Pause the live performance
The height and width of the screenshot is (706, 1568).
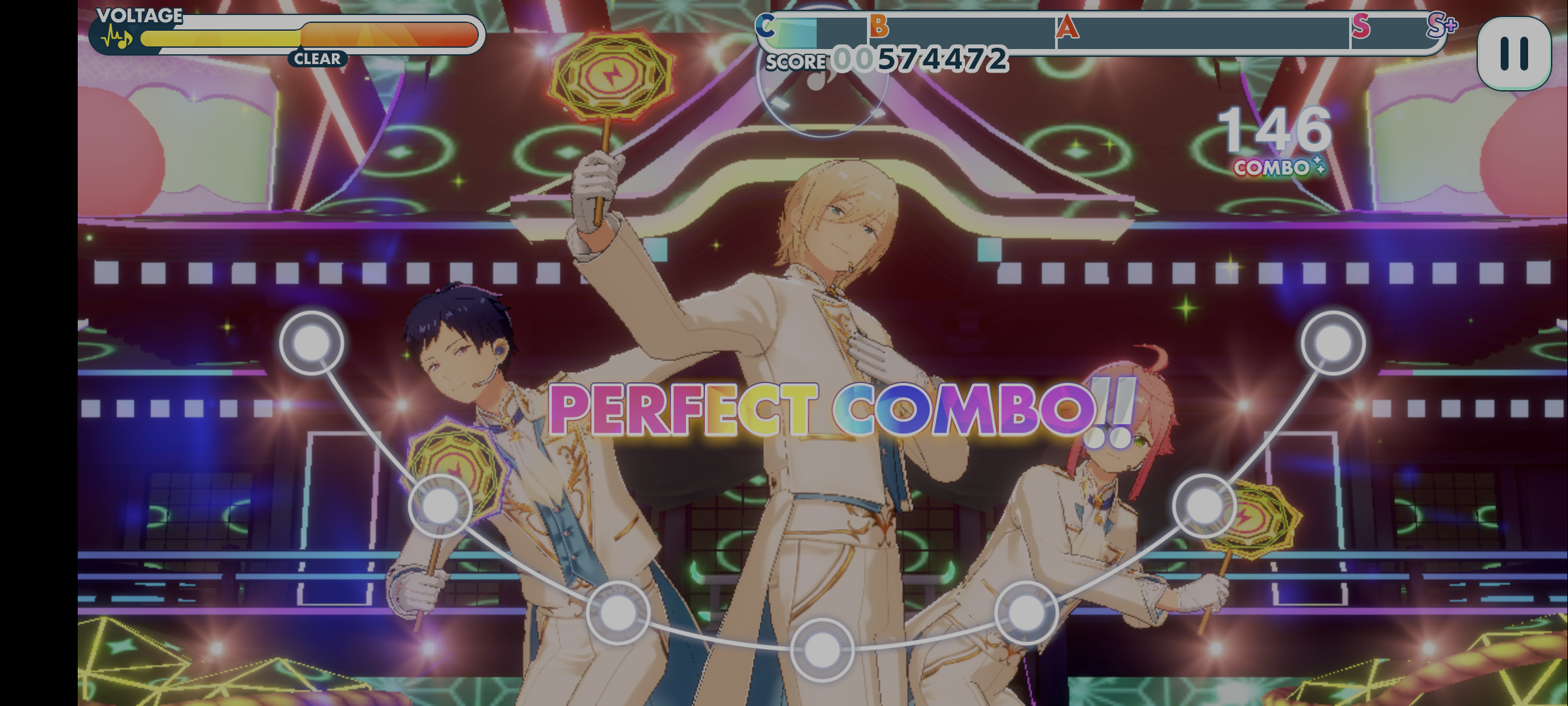point(1513,54)
